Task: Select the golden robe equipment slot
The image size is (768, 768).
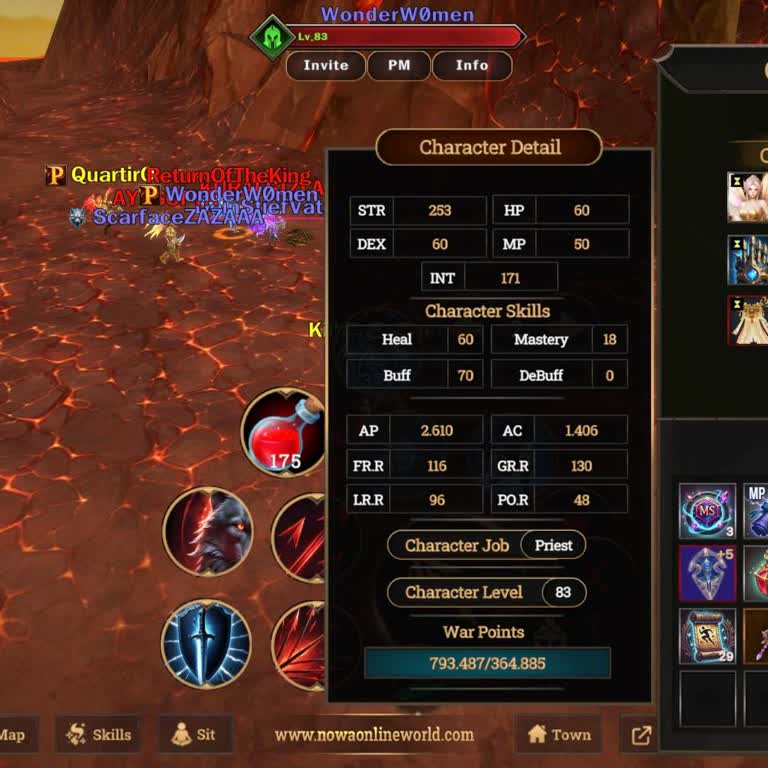Action: [x=749, y=321]
